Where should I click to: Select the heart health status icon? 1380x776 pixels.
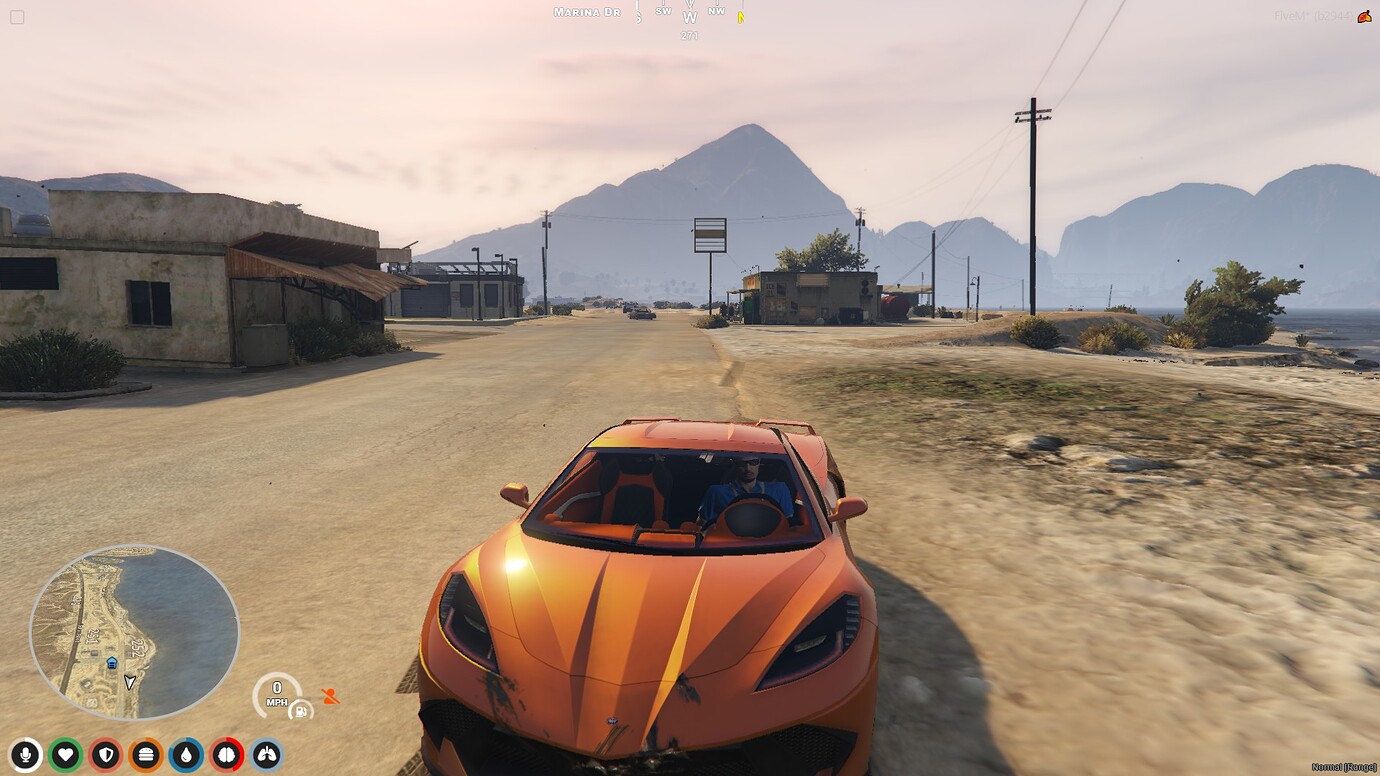(x=63, y=756)
